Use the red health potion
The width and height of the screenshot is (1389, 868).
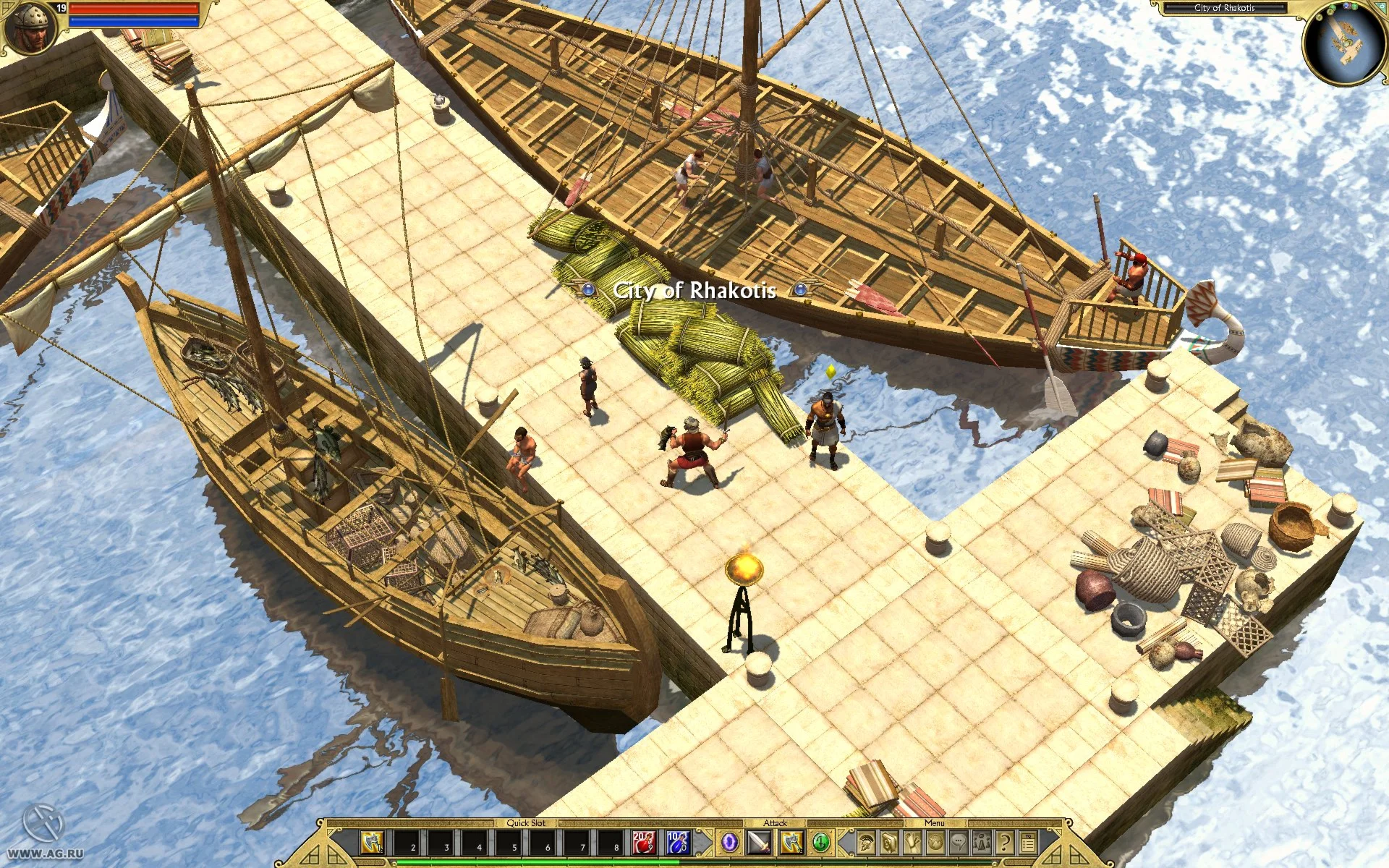click(x=643, y=843)
